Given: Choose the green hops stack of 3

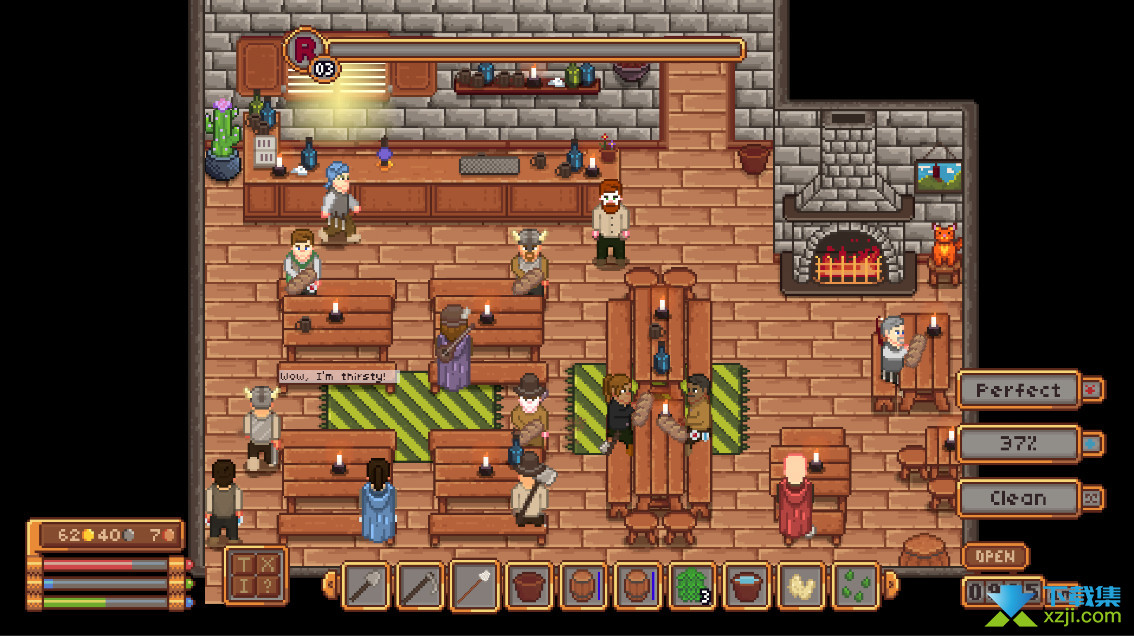Looking at the screenshot, I should pos(692,586).
